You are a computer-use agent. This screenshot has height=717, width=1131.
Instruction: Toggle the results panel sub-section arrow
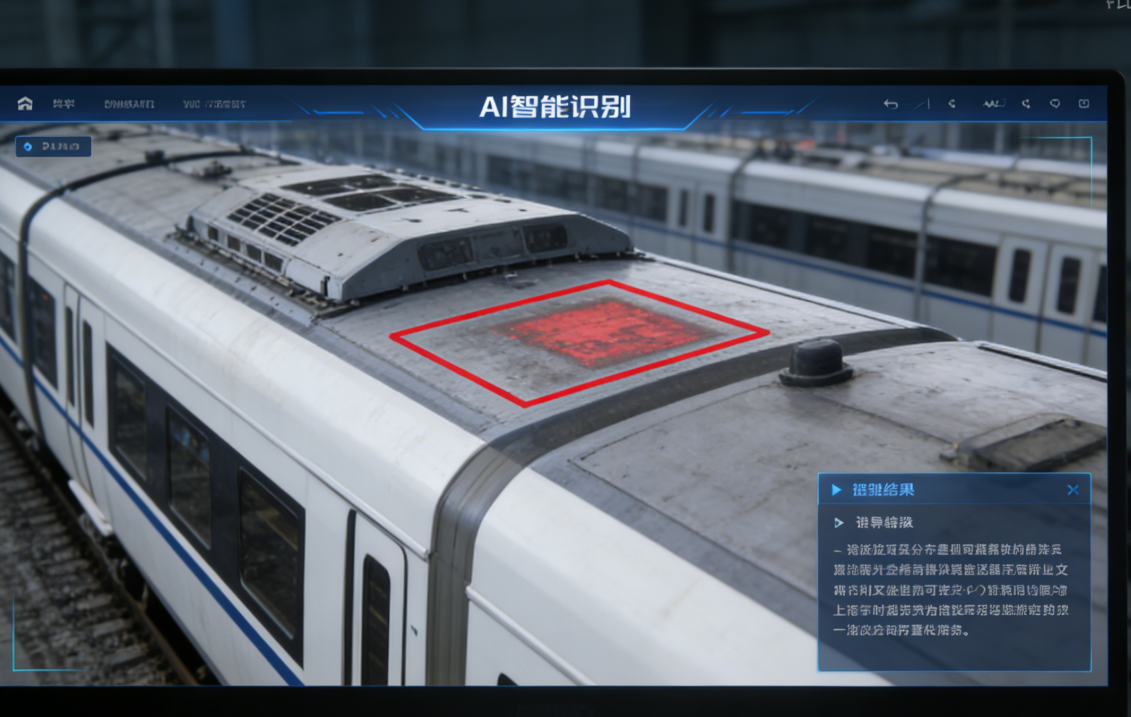838,523
